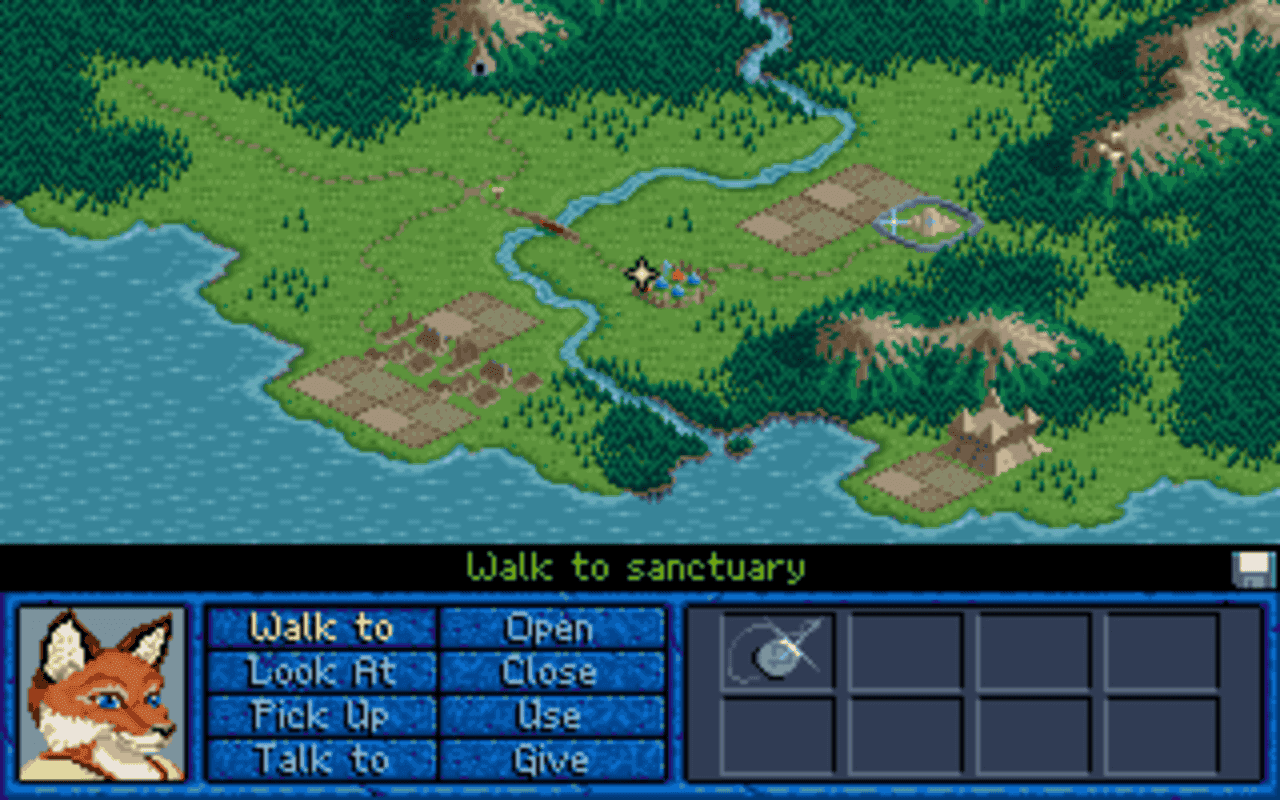
Task: Click the bridge crossing the river
Action: click(x=550, y=225)
